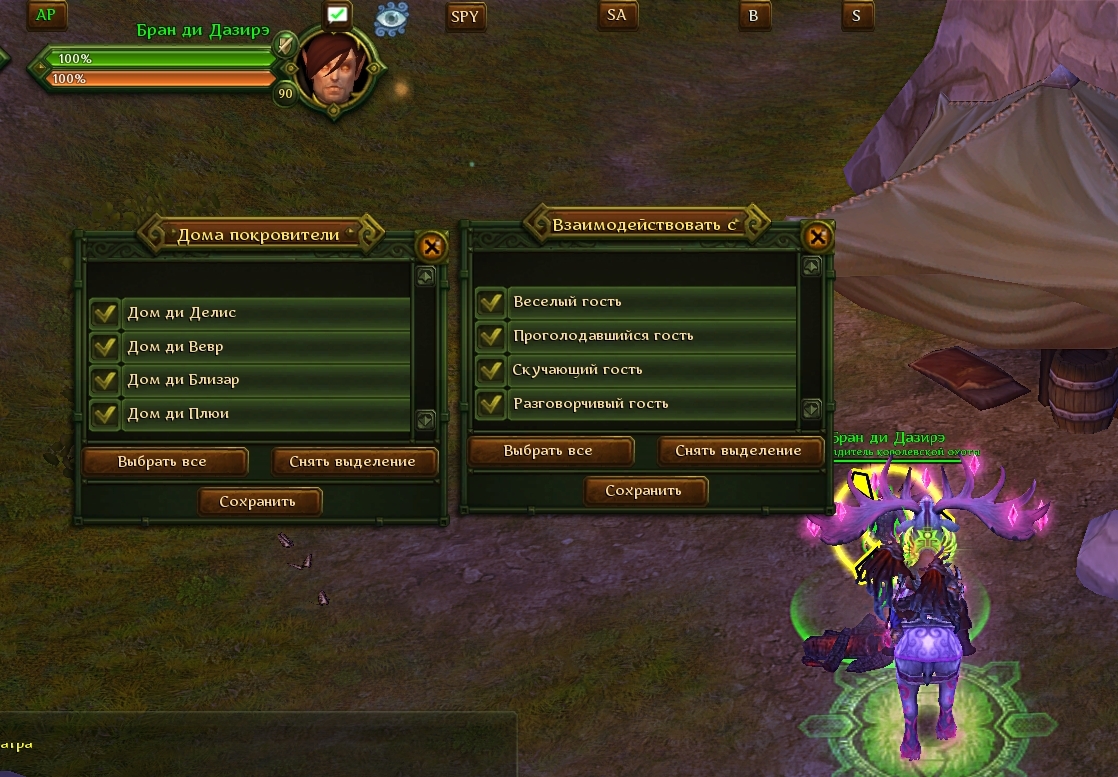Save the Взаимодействовать с selection with Сохранить
Viewport: 1118px width, 777px height.
[645, 491]
